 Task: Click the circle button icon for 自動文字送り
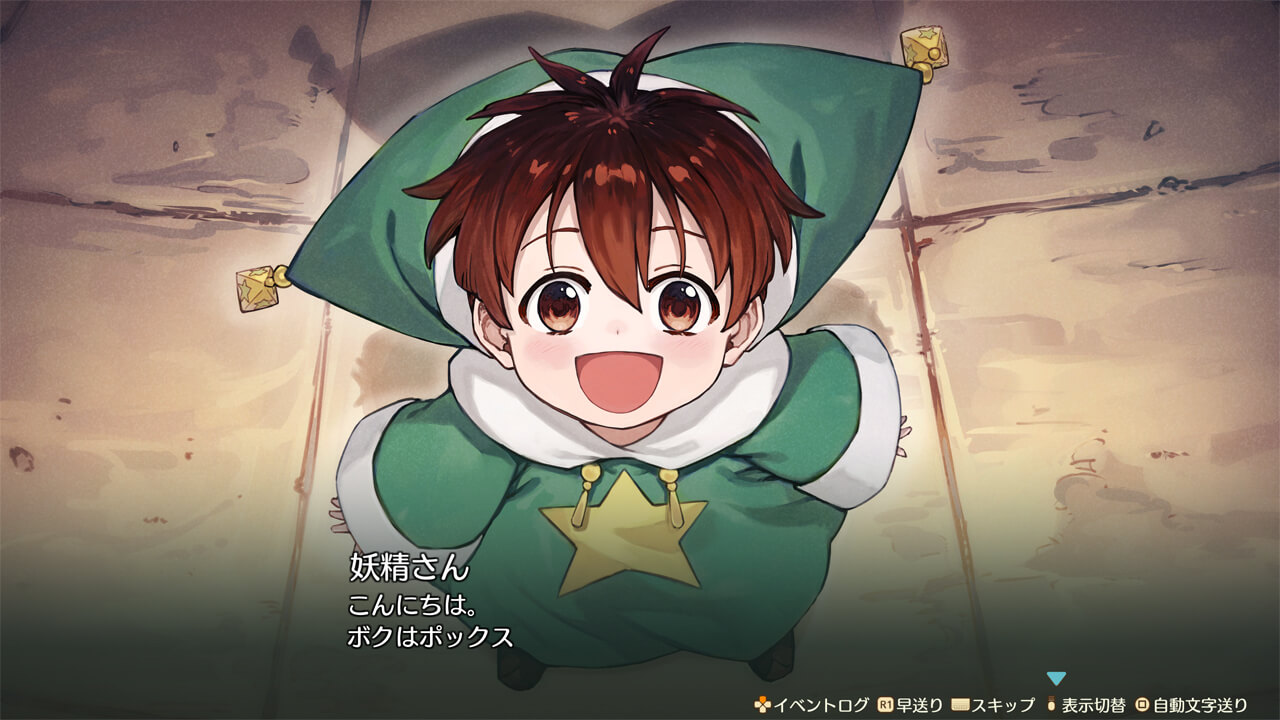(x=1140, y=705)
